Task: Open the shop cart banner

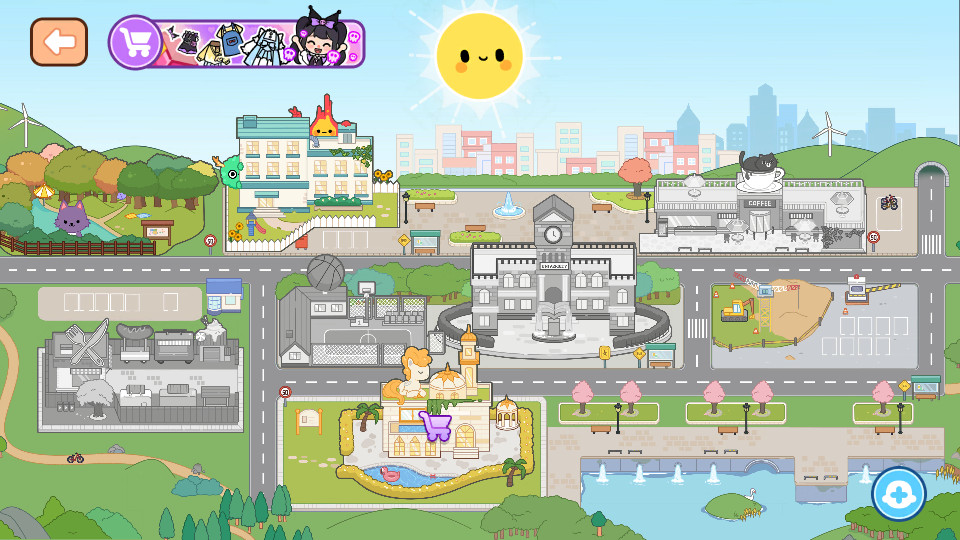Action: point(237,43)
